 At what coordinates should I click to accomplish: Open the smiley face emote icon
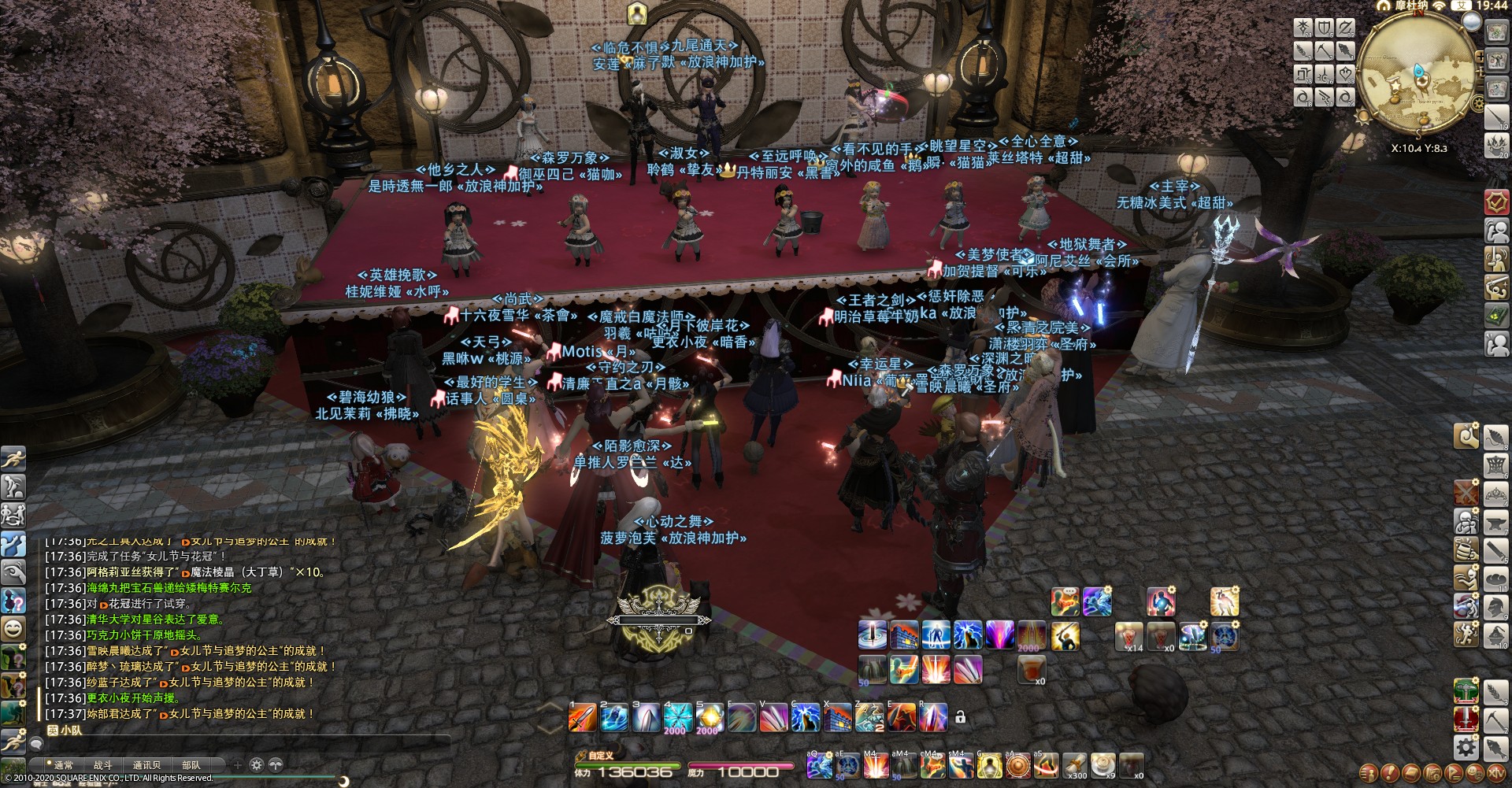click(x=13, y=627)
